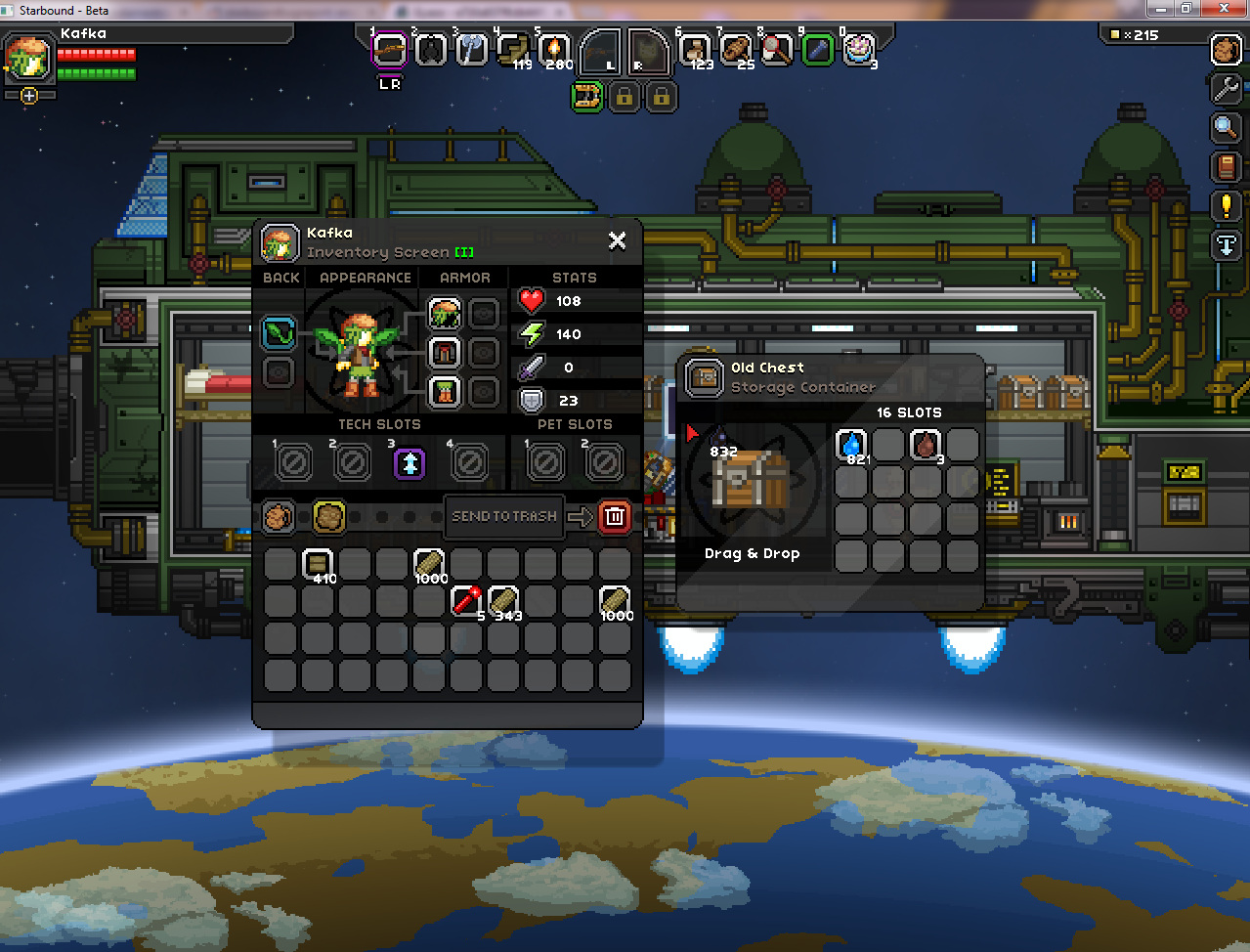The height and width of the screenshot is (952, 1250).
Task: Select the red flare item in inventory
Action: 466,600
